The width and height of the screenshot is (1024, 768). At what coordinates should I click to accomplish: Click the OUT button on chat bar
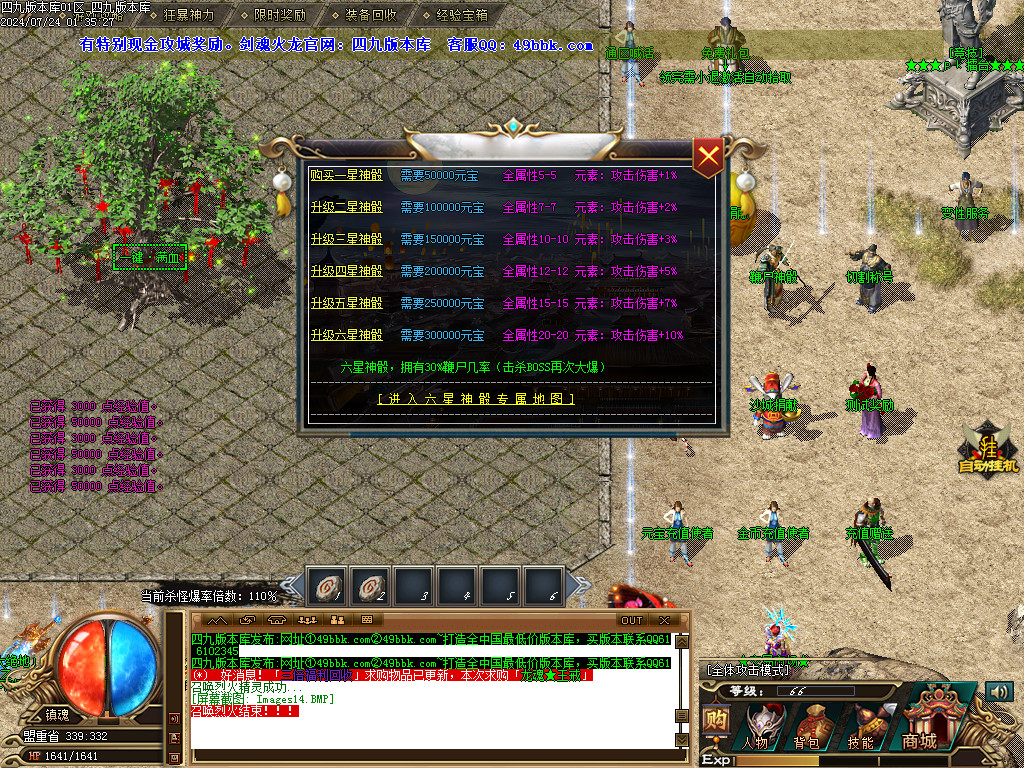[x=632, y=620]
